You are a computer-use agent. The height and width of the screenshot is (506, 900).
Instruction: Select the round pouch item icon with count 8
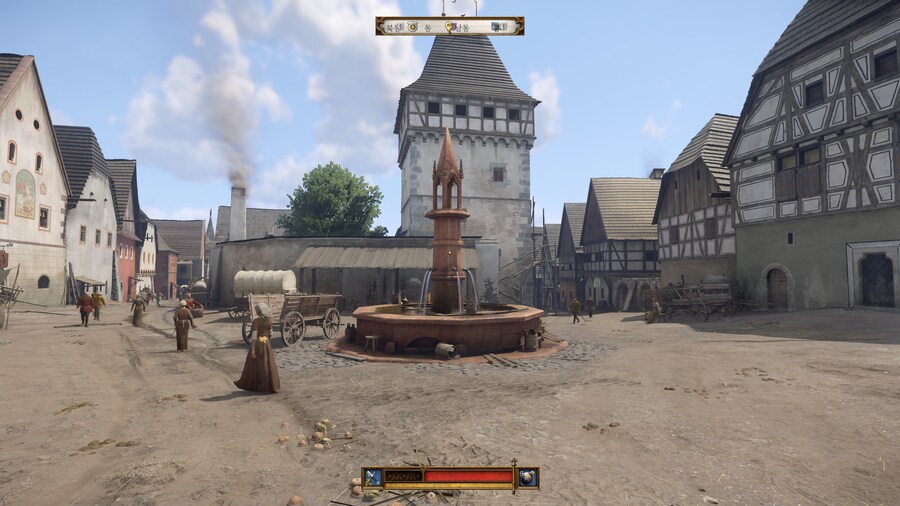528,477
